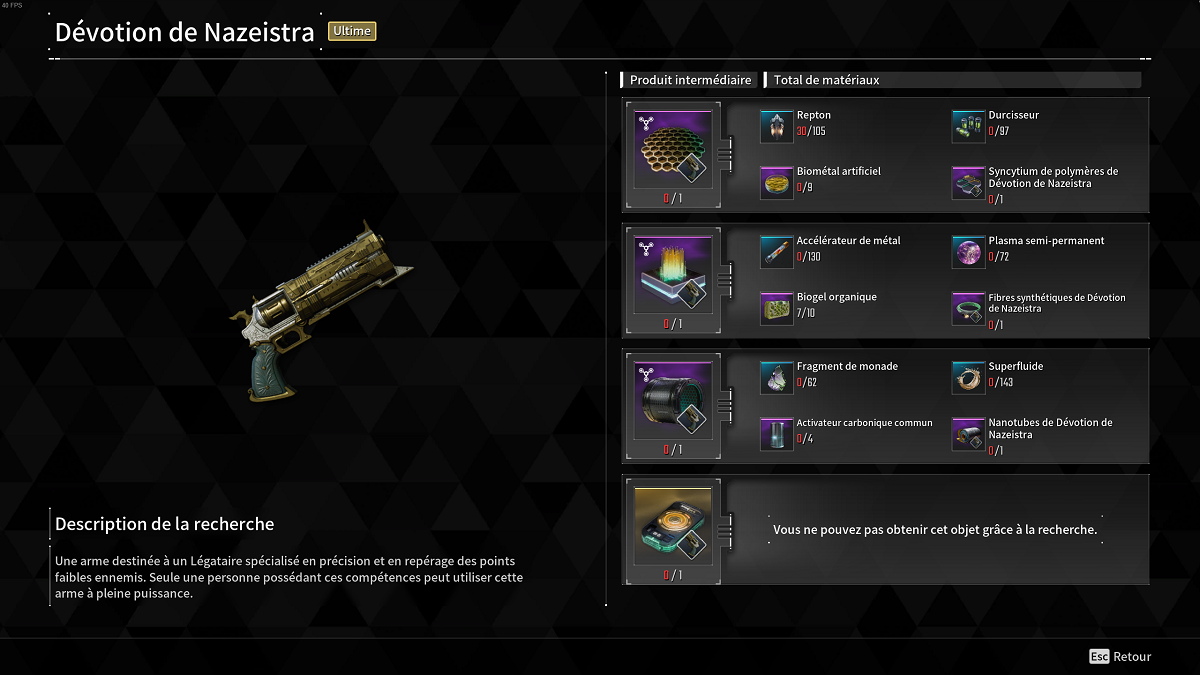Choose the Fragment de monade icon
The width and height of the screenshot is (1200, 675).
(x=777, y=378)
